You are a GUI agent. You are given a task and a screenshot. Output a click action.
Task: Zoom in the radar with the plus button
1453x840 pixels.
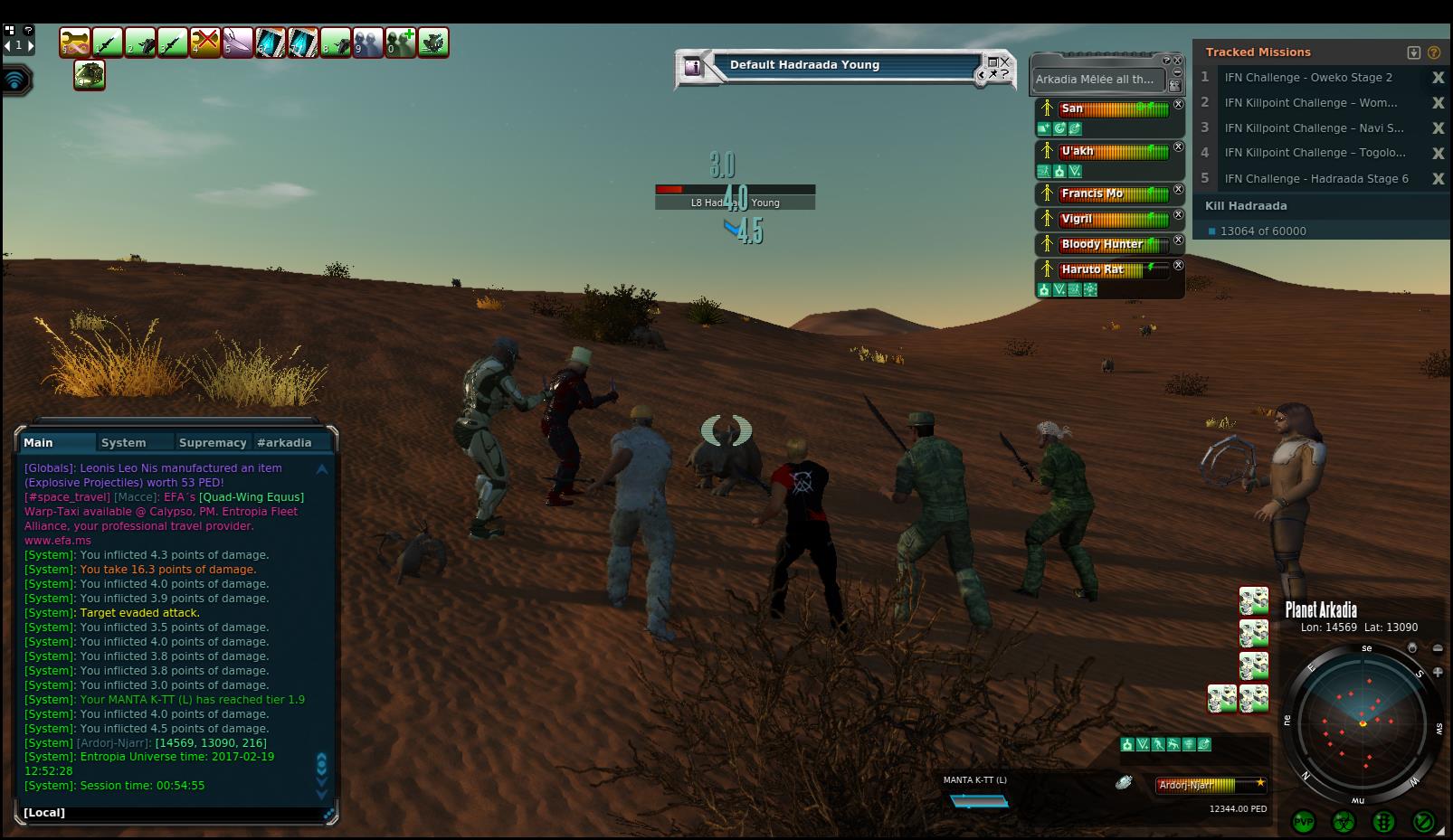coord(1438,672)
